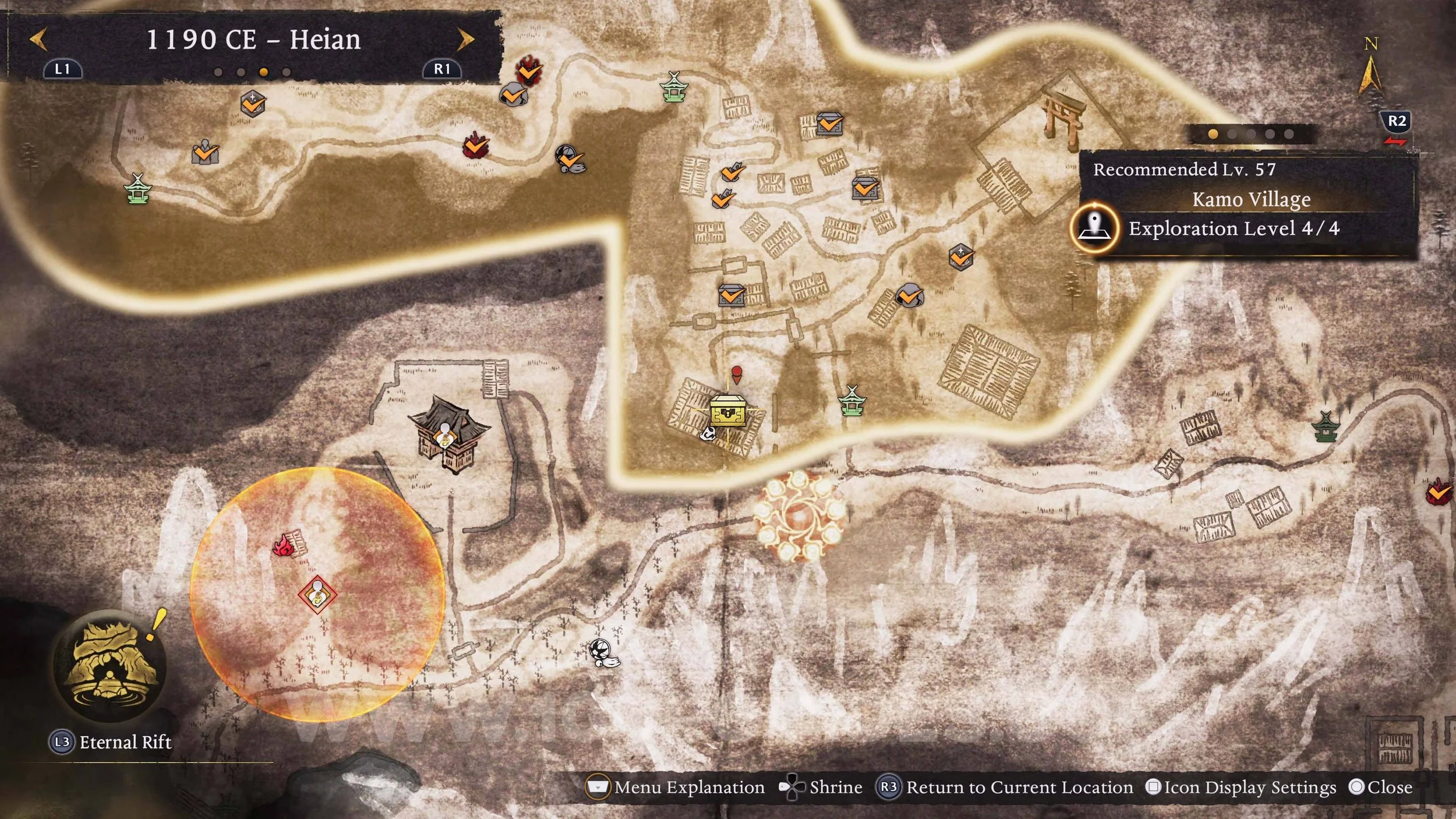This screenshot has width=1456, height=819.
Task: Select the dark green shrine marker on the eastern road
Action: 1326,427
